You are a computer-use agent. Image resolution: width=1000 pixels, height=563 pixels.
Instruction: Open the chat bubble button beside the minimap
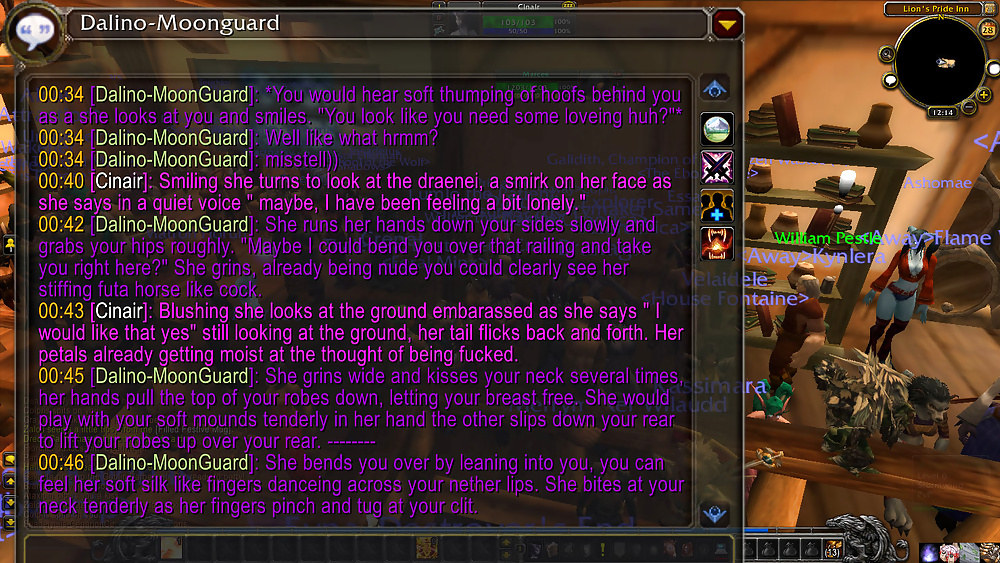tap(890, 81)
